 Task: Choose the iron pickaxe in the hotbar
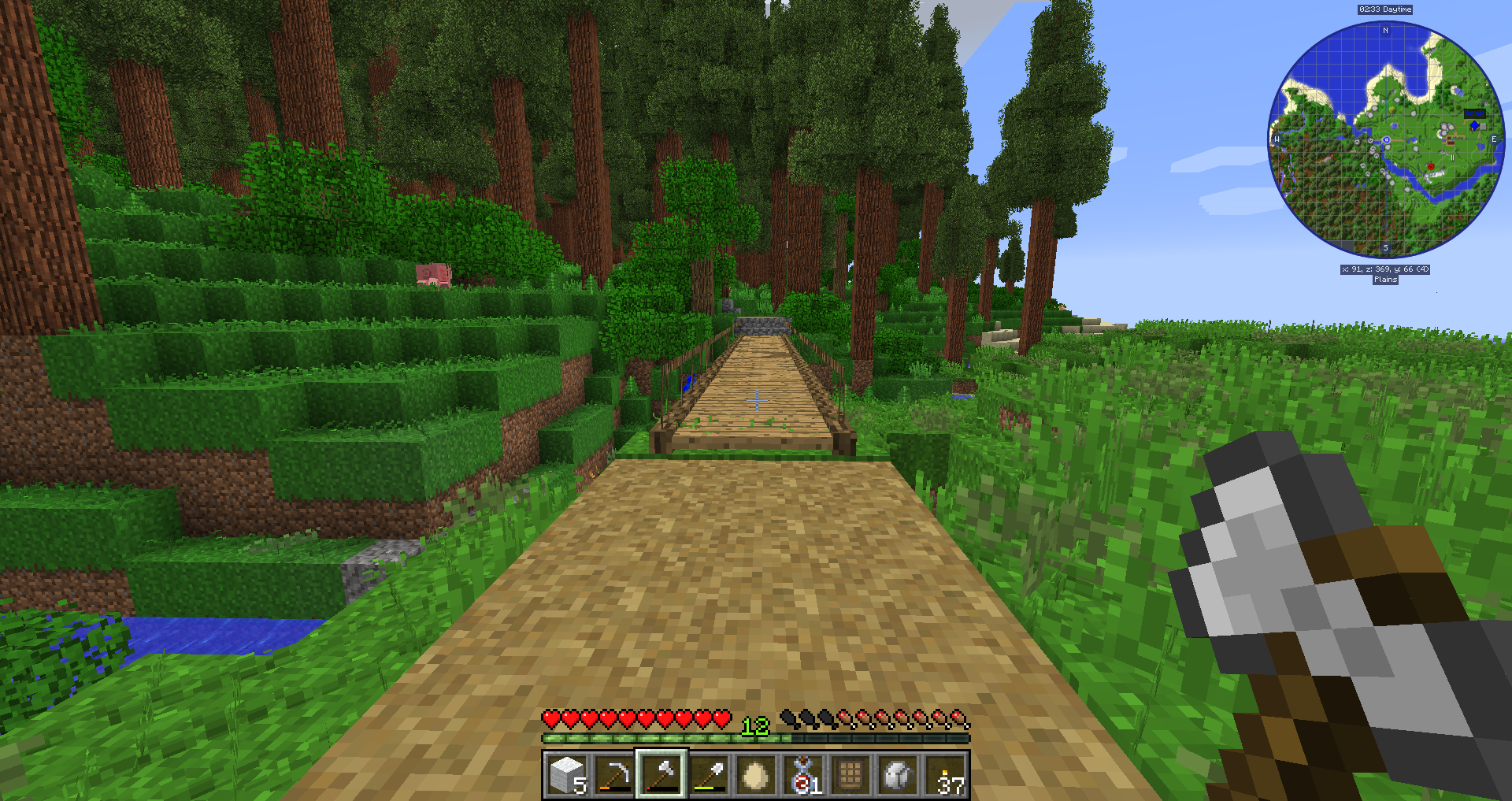click(x=614, y=775)
